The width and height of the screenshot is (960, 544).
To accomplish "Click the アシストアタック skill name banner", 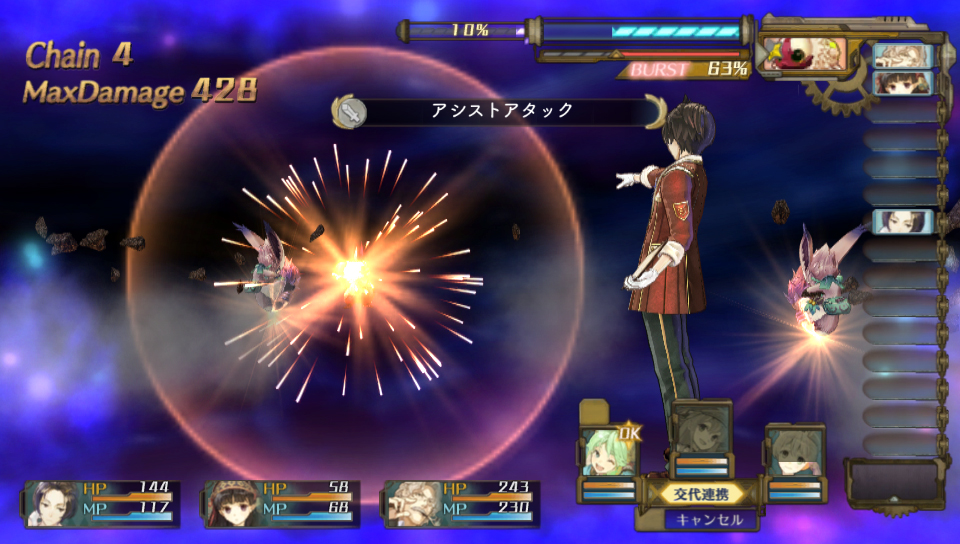I will (501, 110).
